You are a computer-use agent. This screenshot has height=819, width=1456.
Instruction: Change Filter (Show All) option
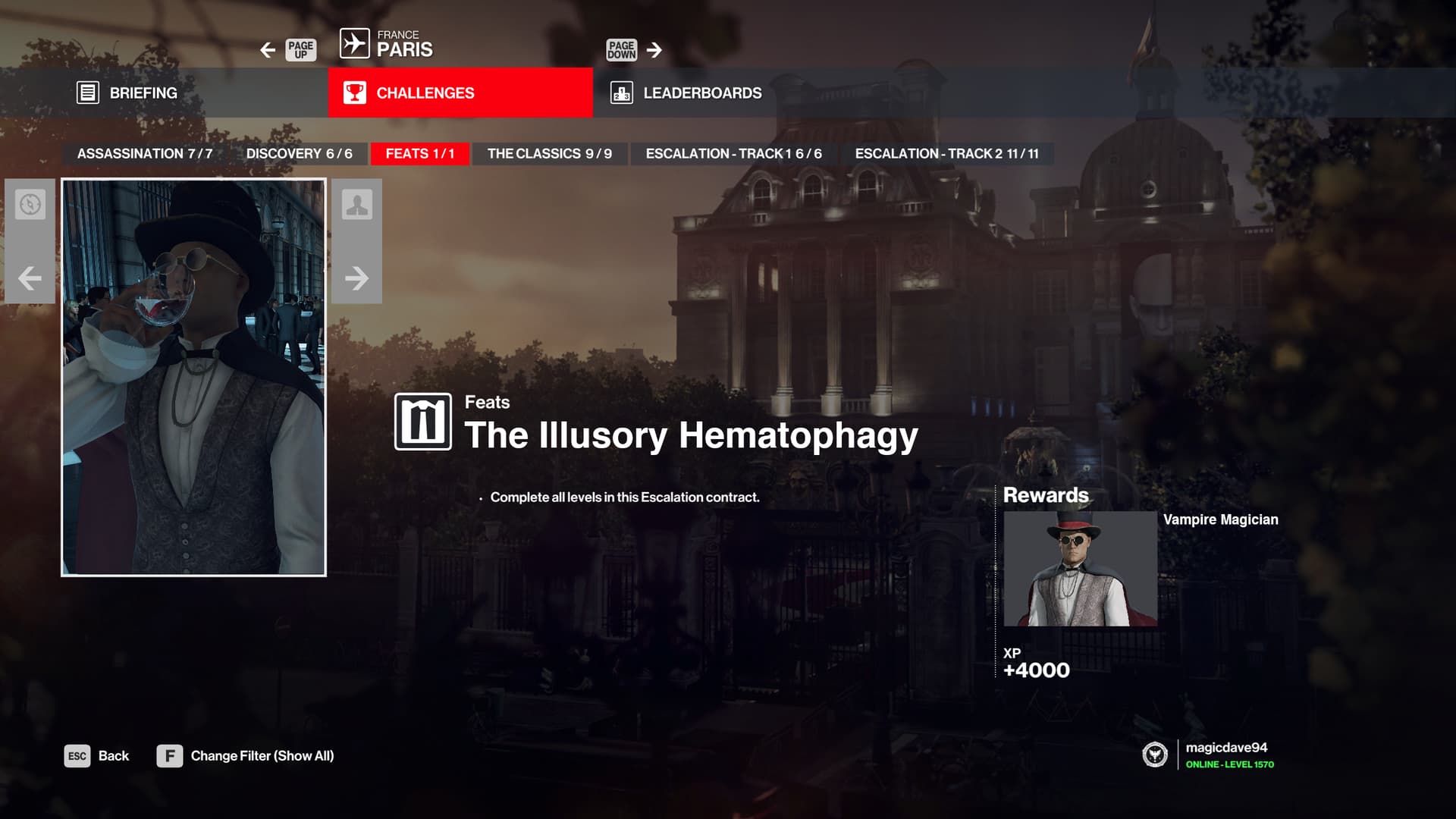coord(246,756)
